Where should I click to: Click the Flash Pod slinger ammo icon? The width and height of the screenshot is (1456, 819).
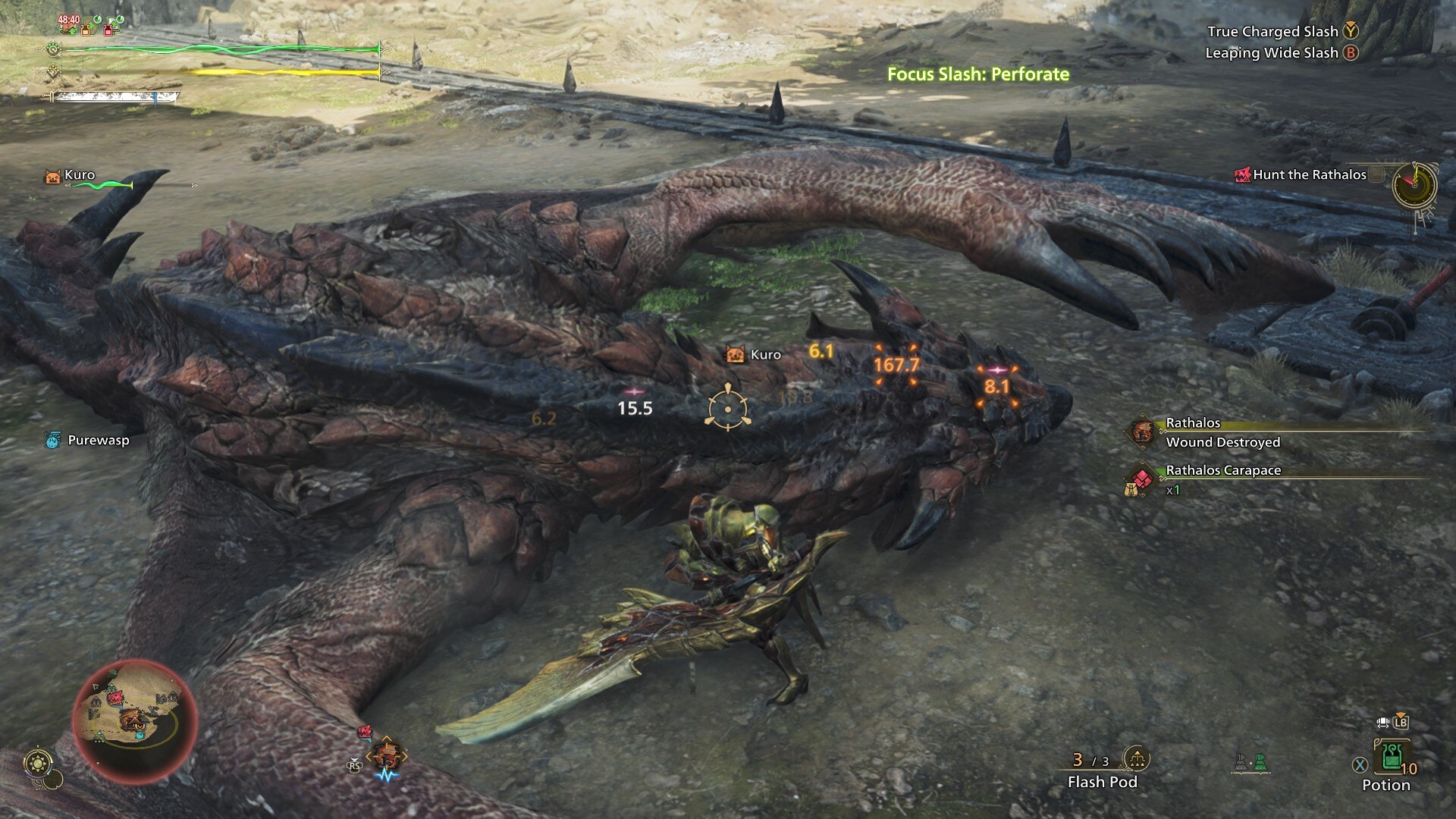coord(1136,758)
